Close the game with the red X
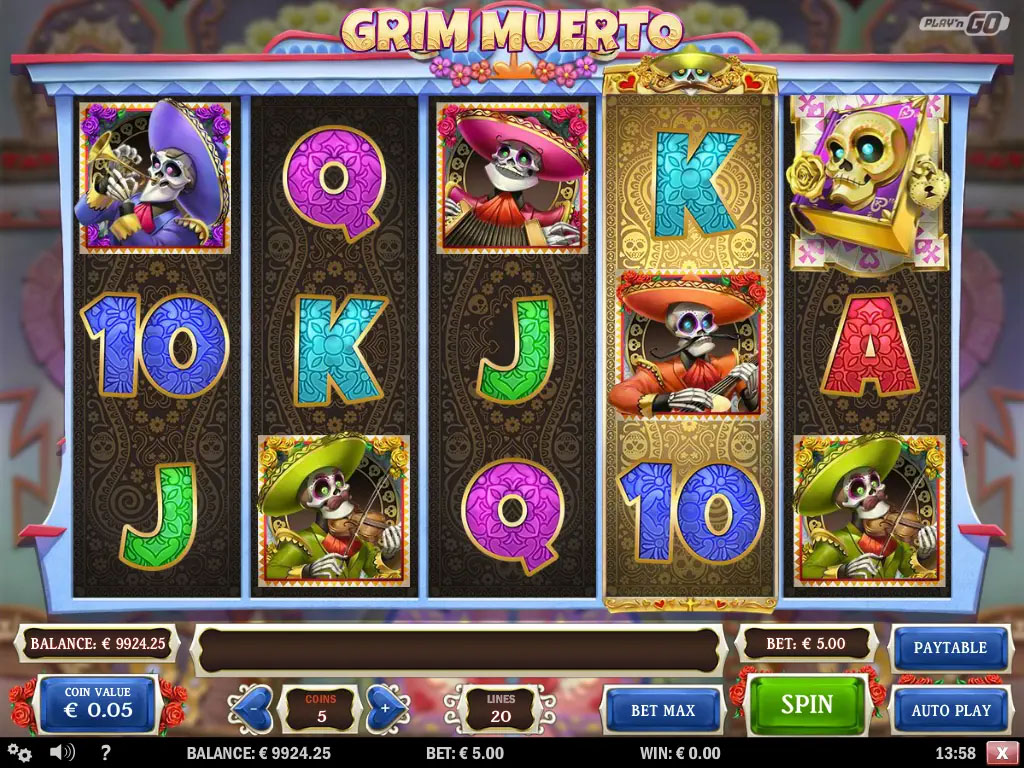The width and height of the screenshot is (1024, 768). [x=1002, y=753]
